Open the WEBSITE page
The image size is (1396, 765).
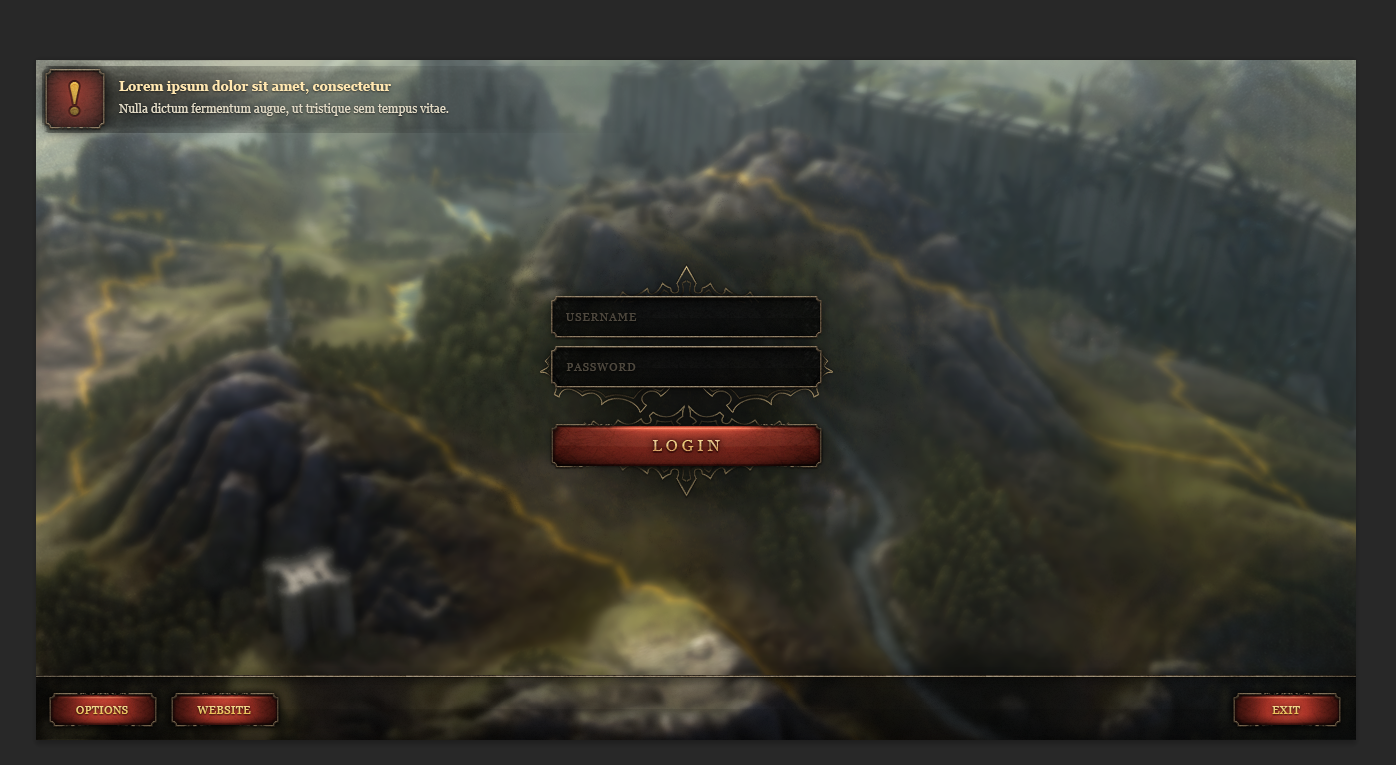click(224, 710)
